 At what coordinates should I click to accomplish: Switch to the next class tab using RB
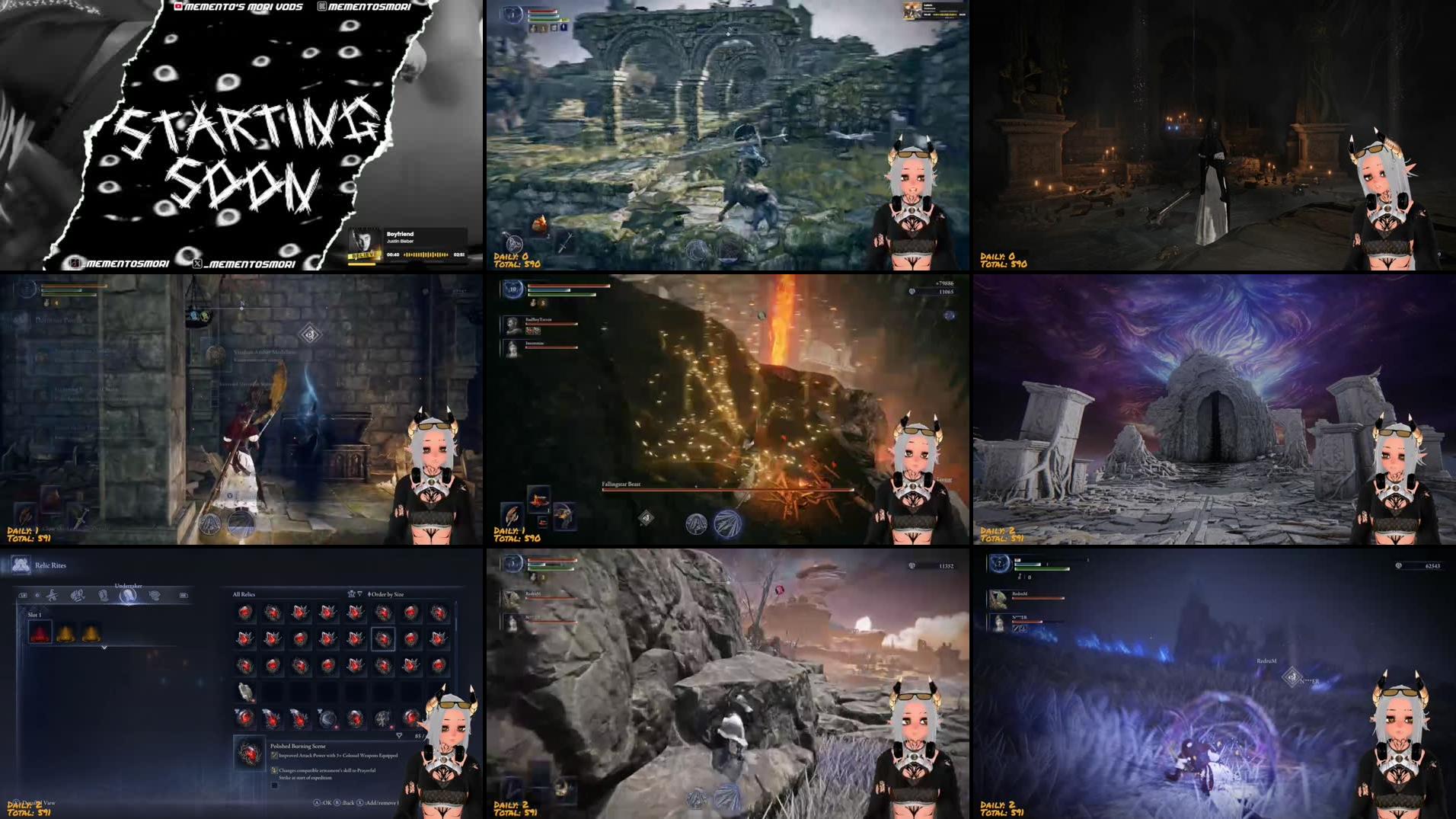[182, 595]
